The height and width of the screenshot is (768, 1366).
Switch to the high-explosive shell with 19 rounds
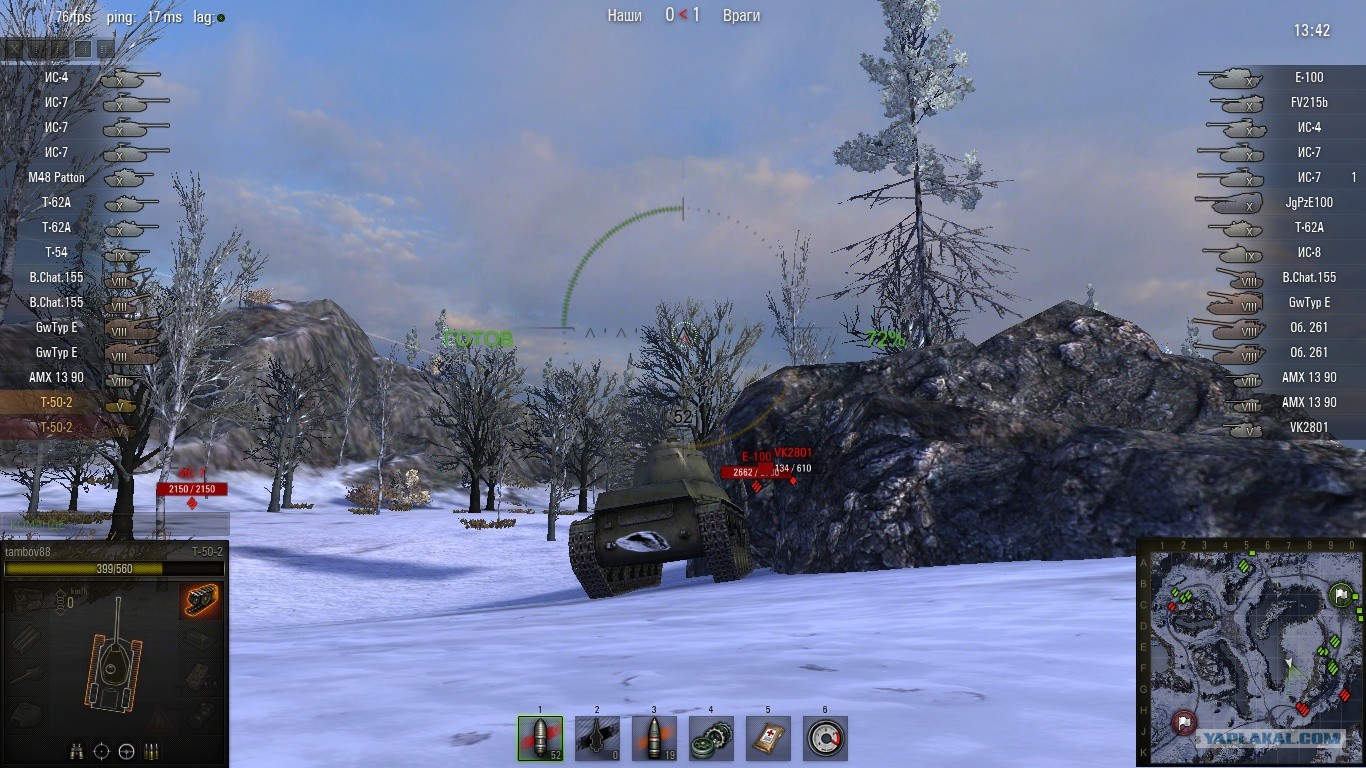[654, 738]
